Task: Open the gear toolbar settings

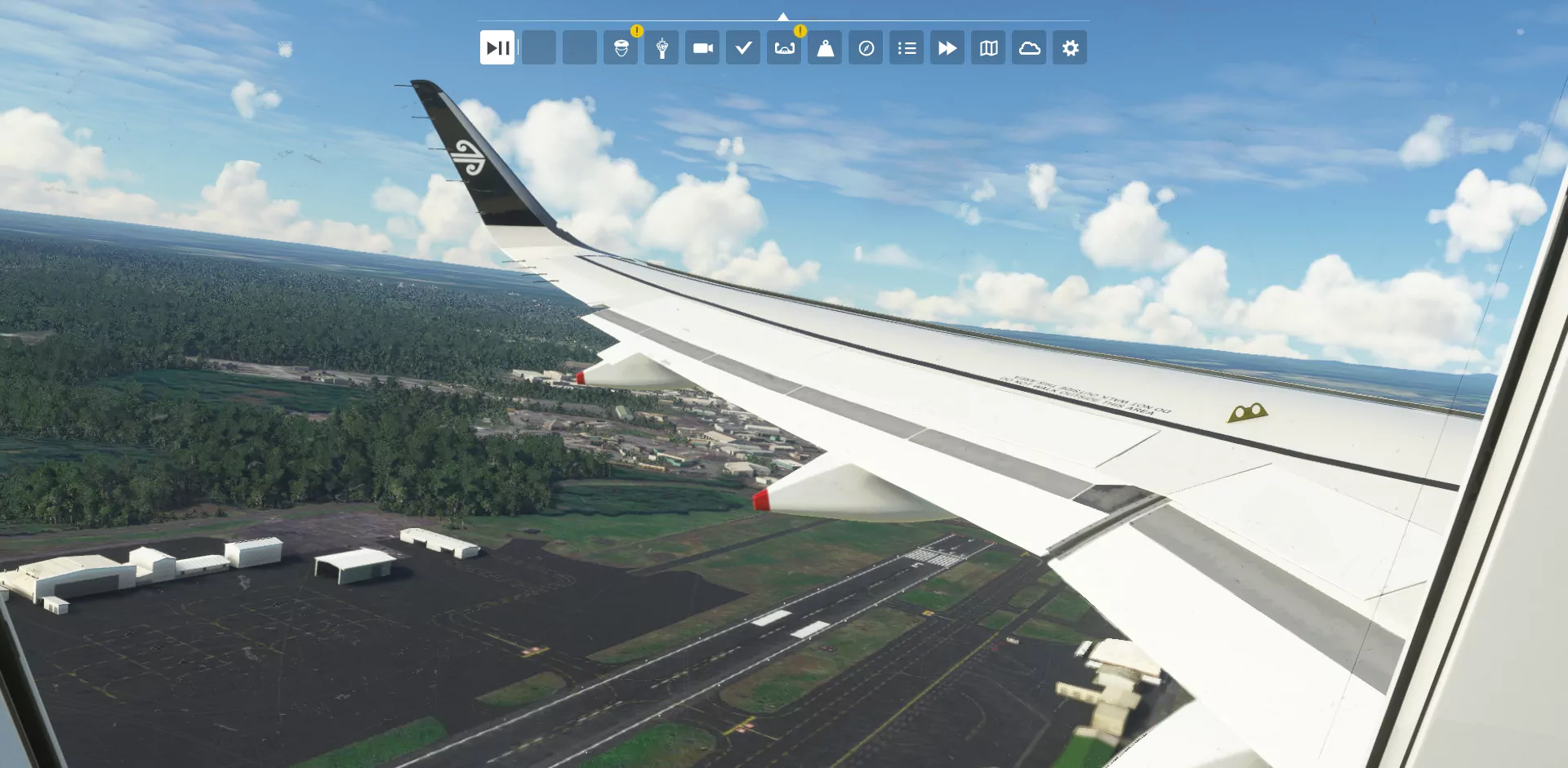Action: (x=1070, y=48)
